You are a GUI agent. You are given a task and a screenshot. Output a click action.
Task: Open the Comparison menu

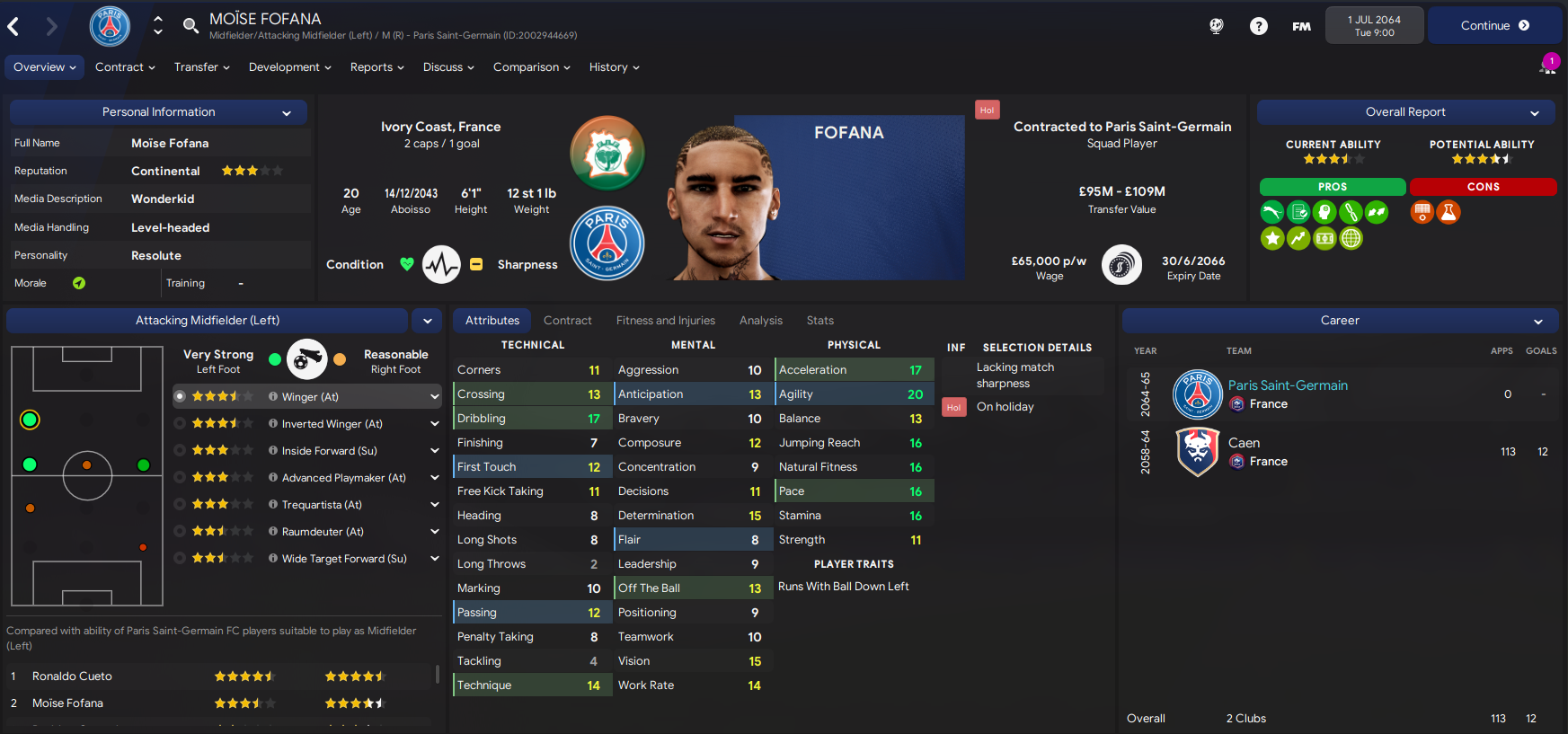(531, 67)
